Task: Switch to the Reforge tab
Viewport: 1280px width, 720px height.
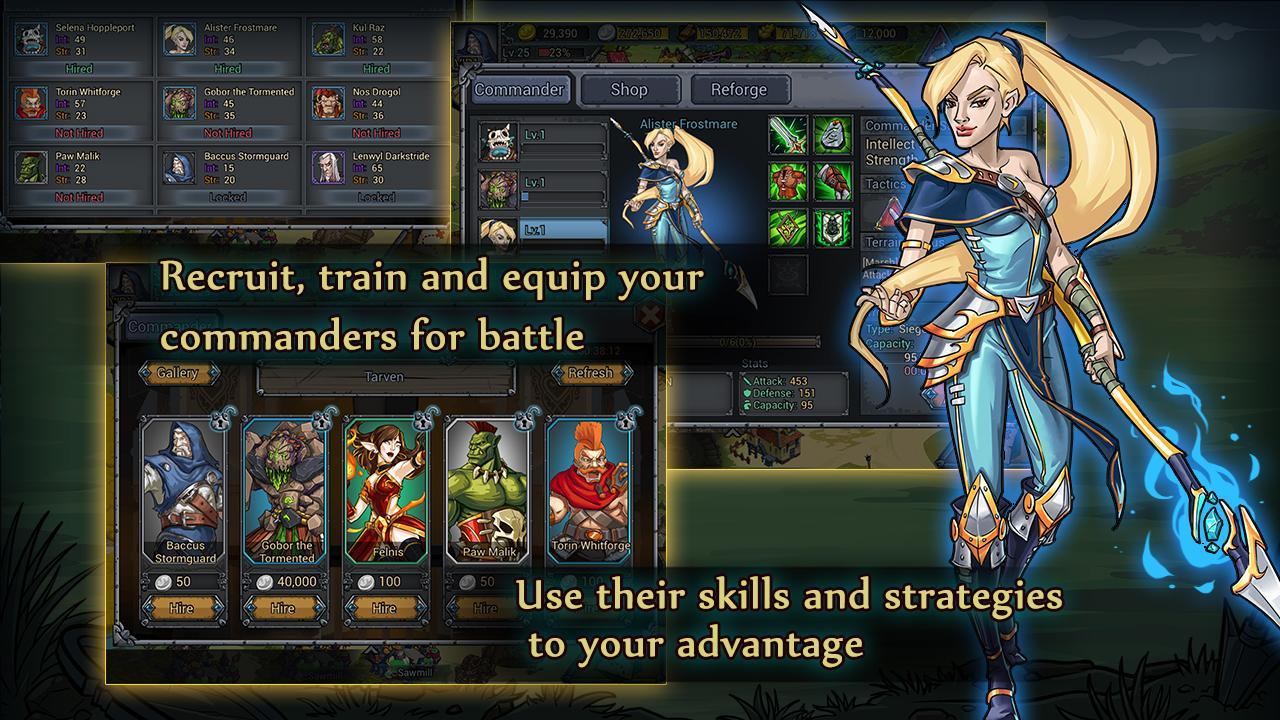Action: pyautogui.click(x=739, y=90)
